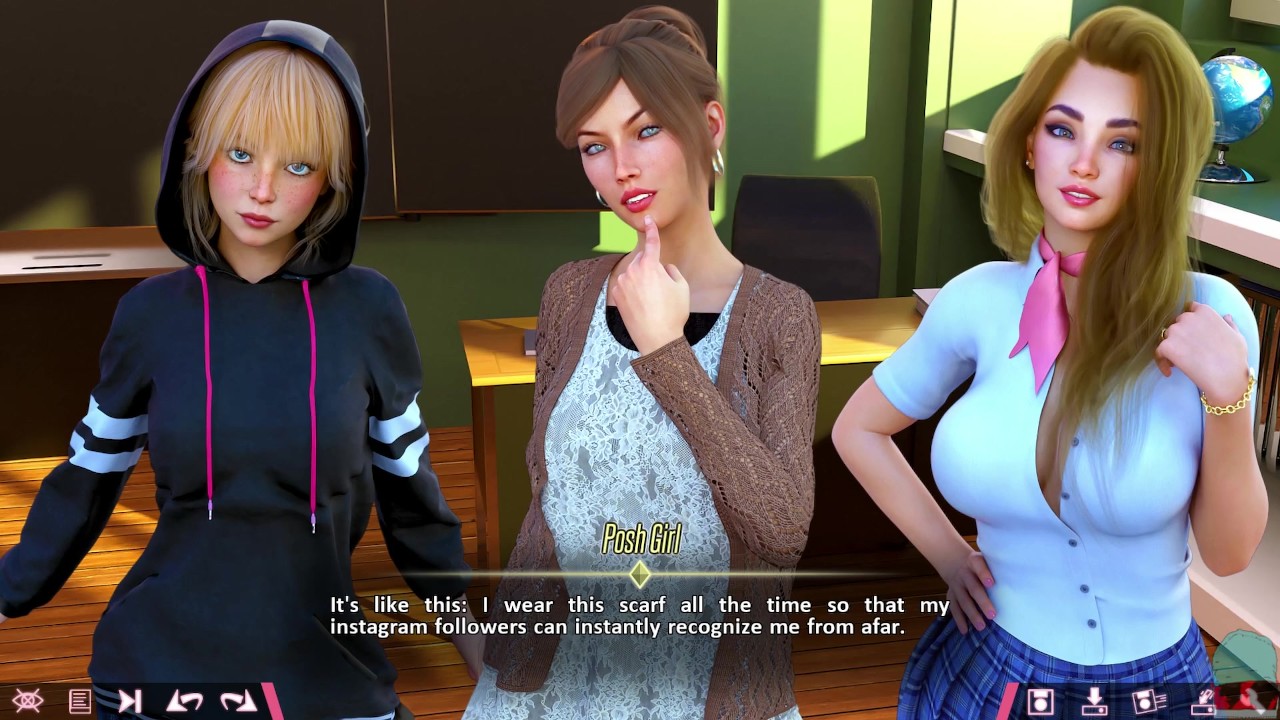Quick save with the speeding floppy icon
Viewport: 1280px width, 720px height.
tap(1146, 701)
